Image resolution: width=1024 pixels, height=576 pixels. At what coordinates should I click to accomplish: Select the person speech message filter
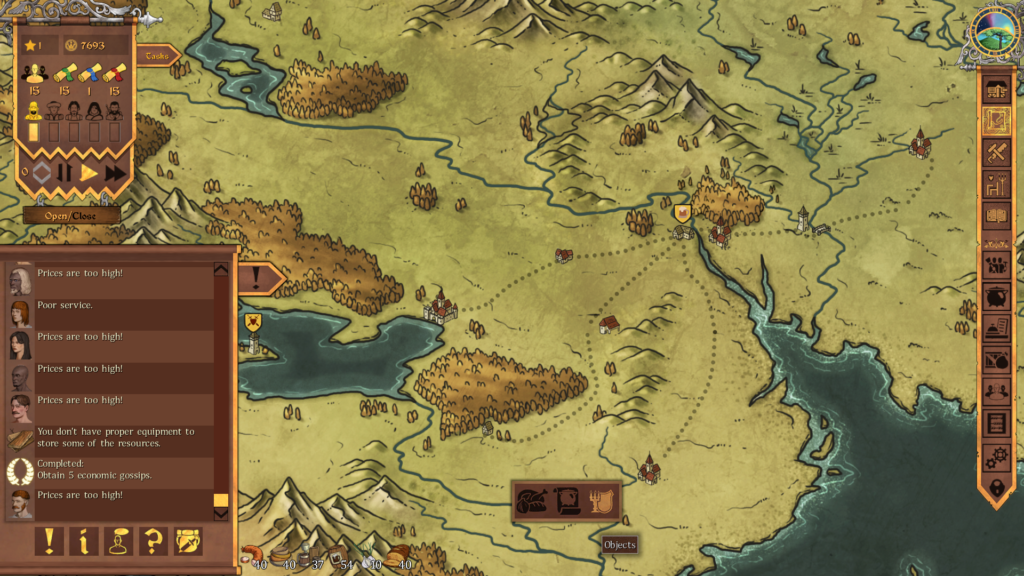click(118, 541)
